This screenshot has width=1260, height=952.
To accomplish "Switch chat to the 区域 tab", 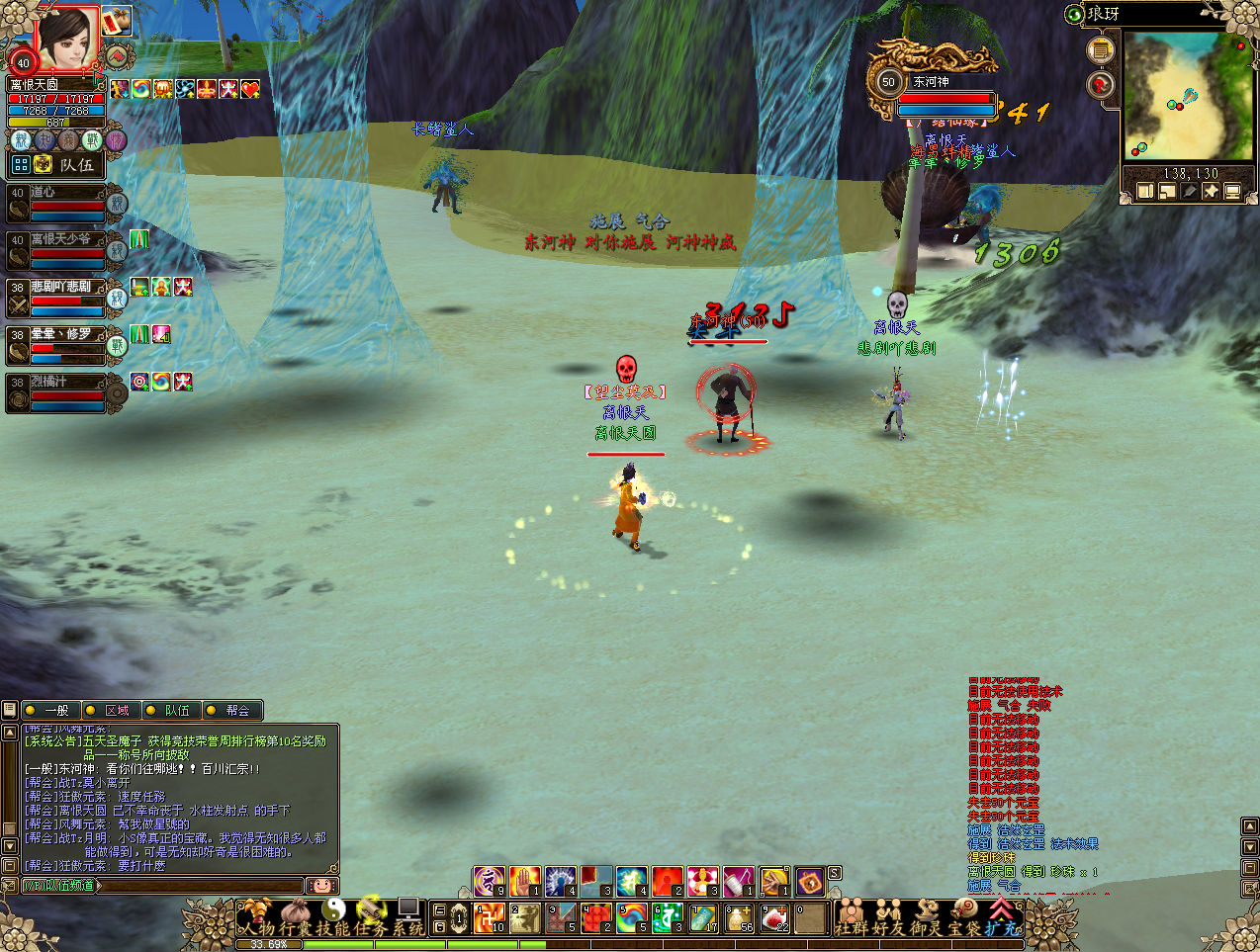I will point(116,710).
